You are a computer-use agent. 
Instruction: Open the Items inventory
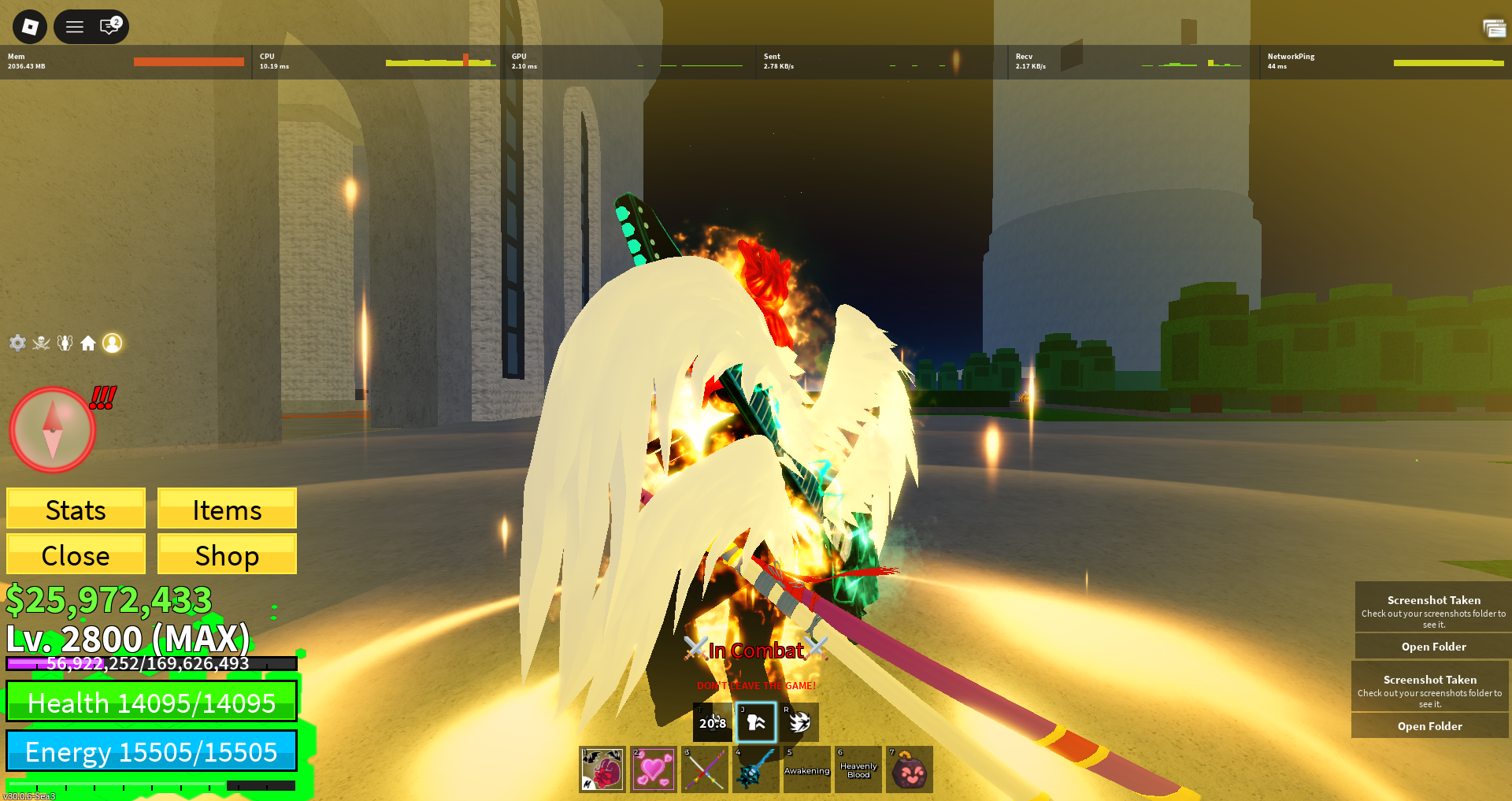point(227,510)
